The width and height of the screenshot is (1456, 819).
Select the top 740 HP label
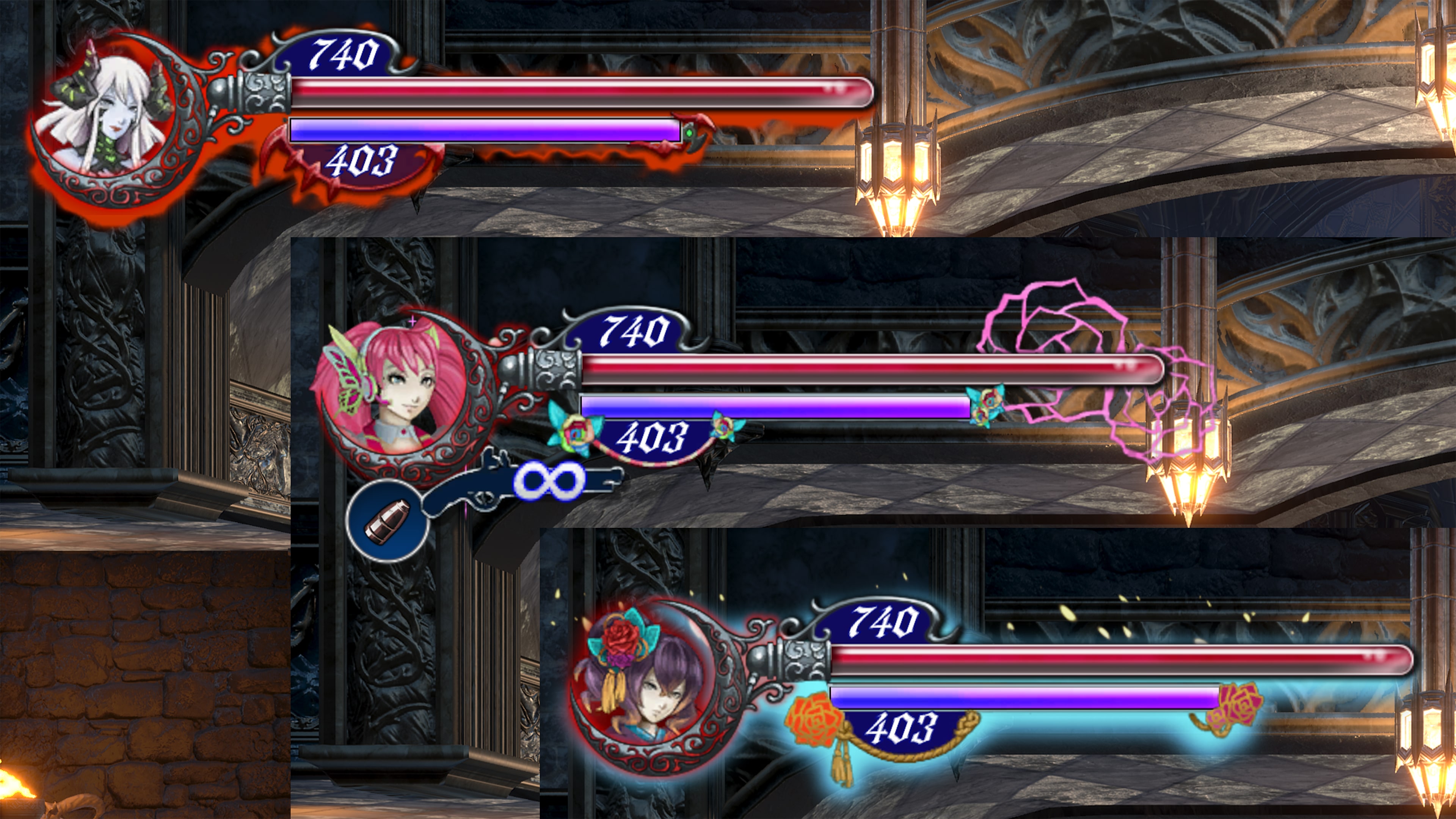click(347, 54)
